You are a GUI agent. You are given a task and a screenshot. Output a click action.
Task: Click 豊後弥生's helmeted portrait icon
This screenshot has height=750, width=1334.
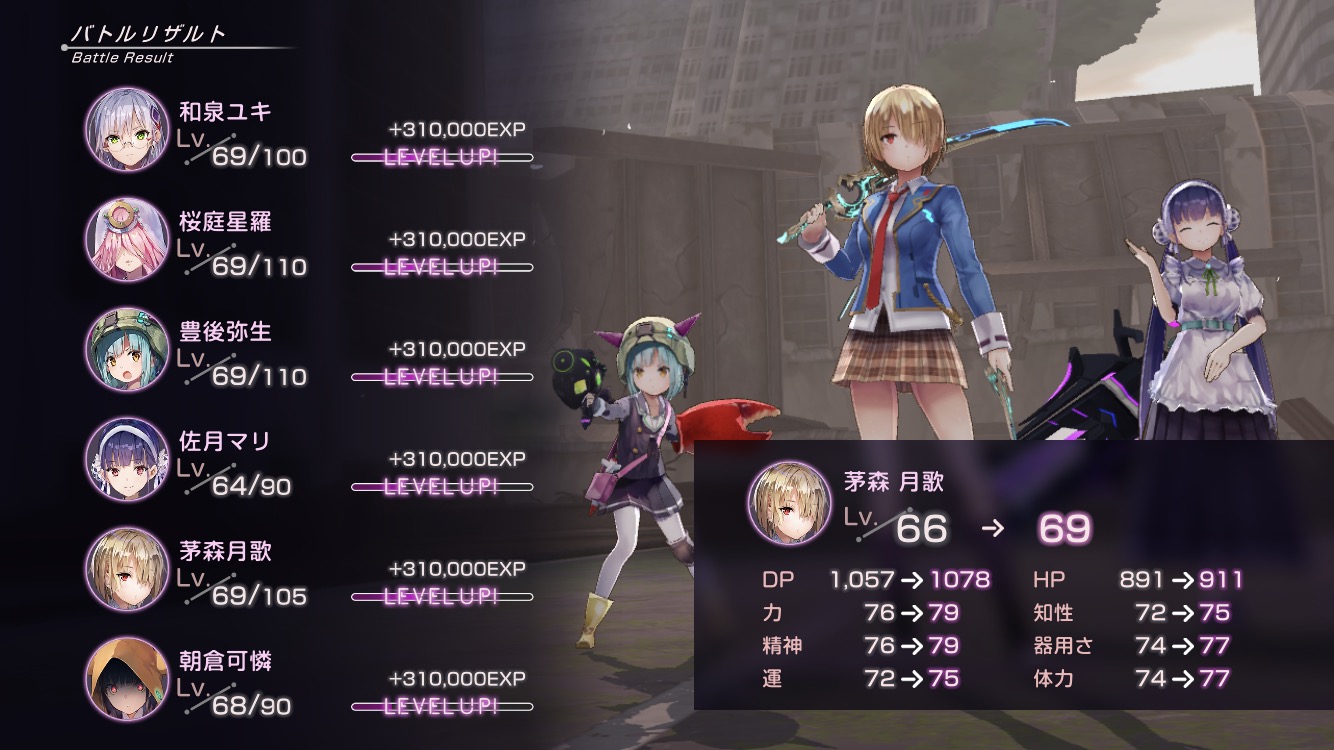click(x=127, y=349)
